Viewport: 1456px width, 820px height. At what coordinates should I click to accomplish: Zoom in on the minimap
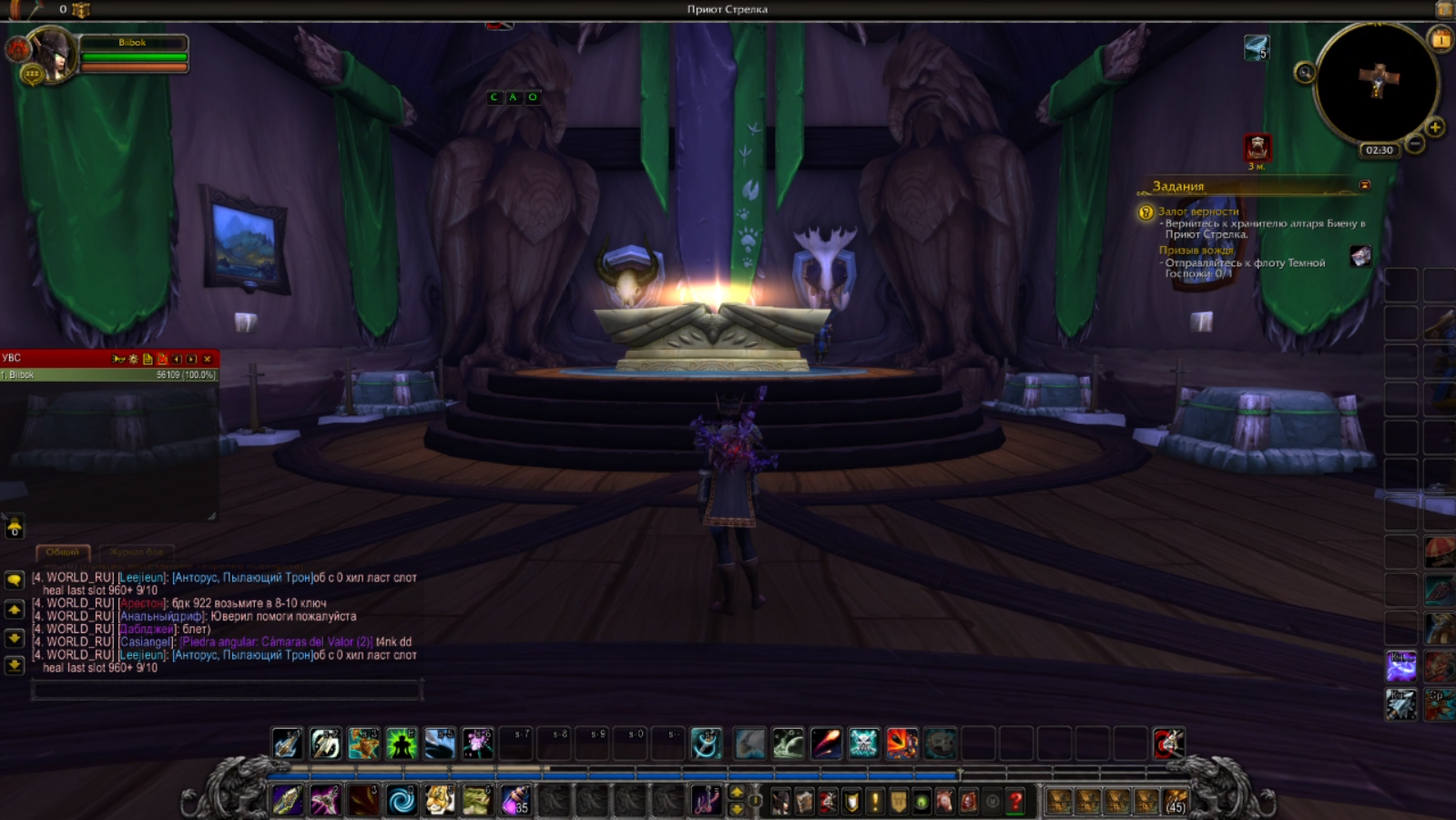[1435, 128]
